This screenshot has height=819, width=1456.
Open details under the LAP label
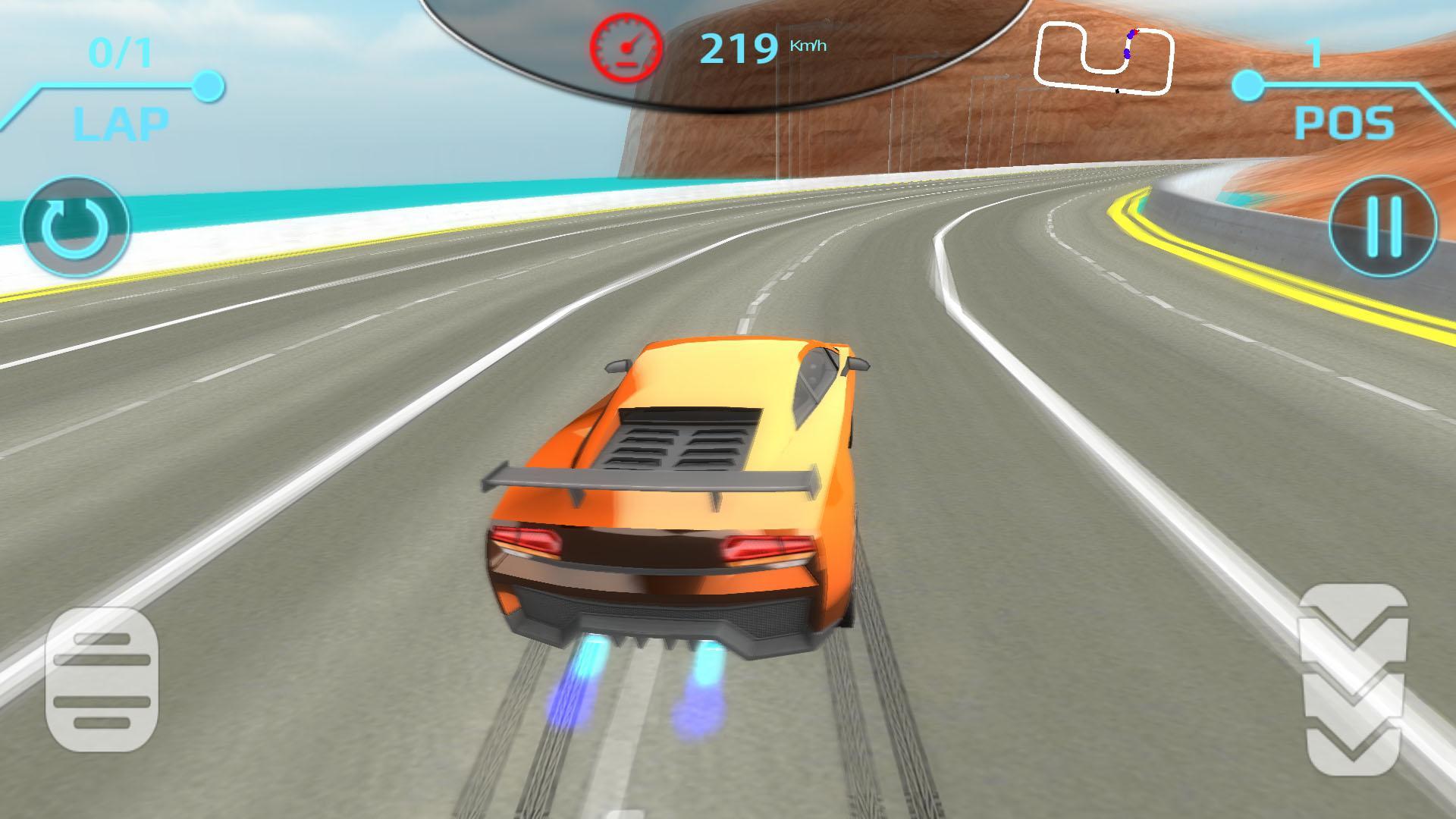click(x=121, y=121)
